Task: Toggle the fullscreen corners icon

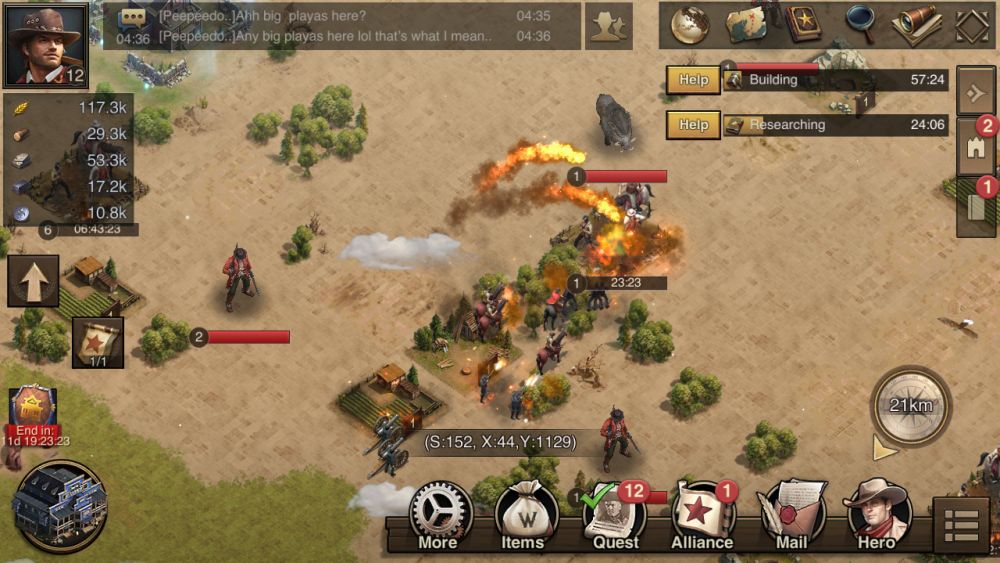Action: pos(972,26)
